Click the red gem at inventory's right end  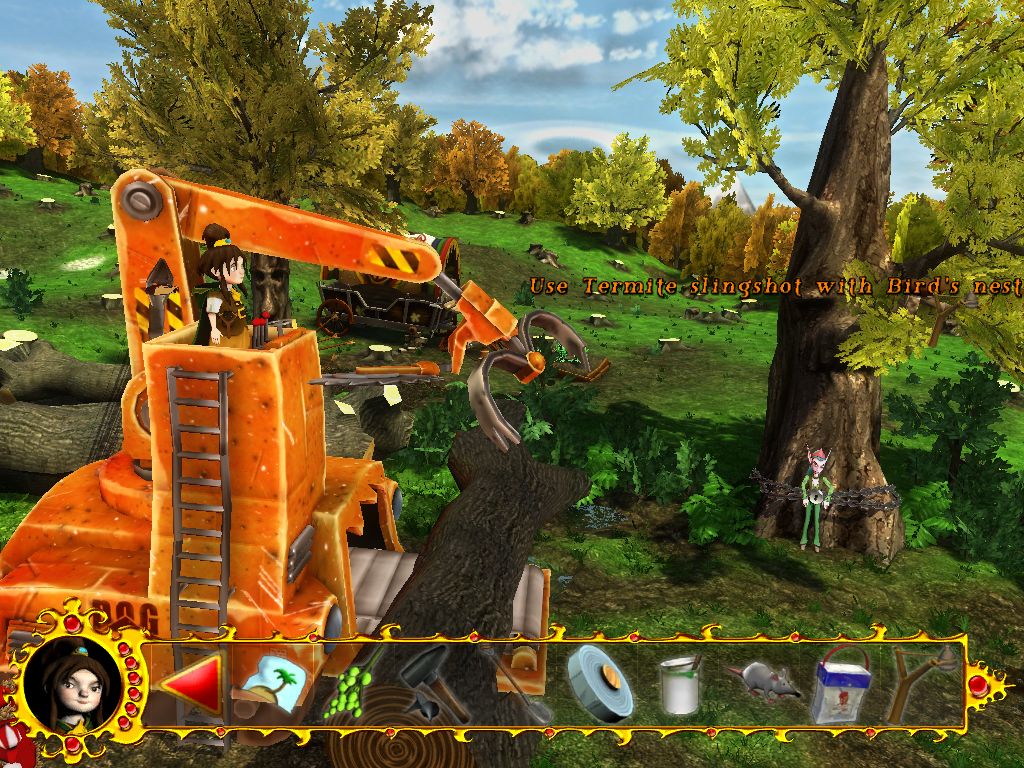click(978, 684)
